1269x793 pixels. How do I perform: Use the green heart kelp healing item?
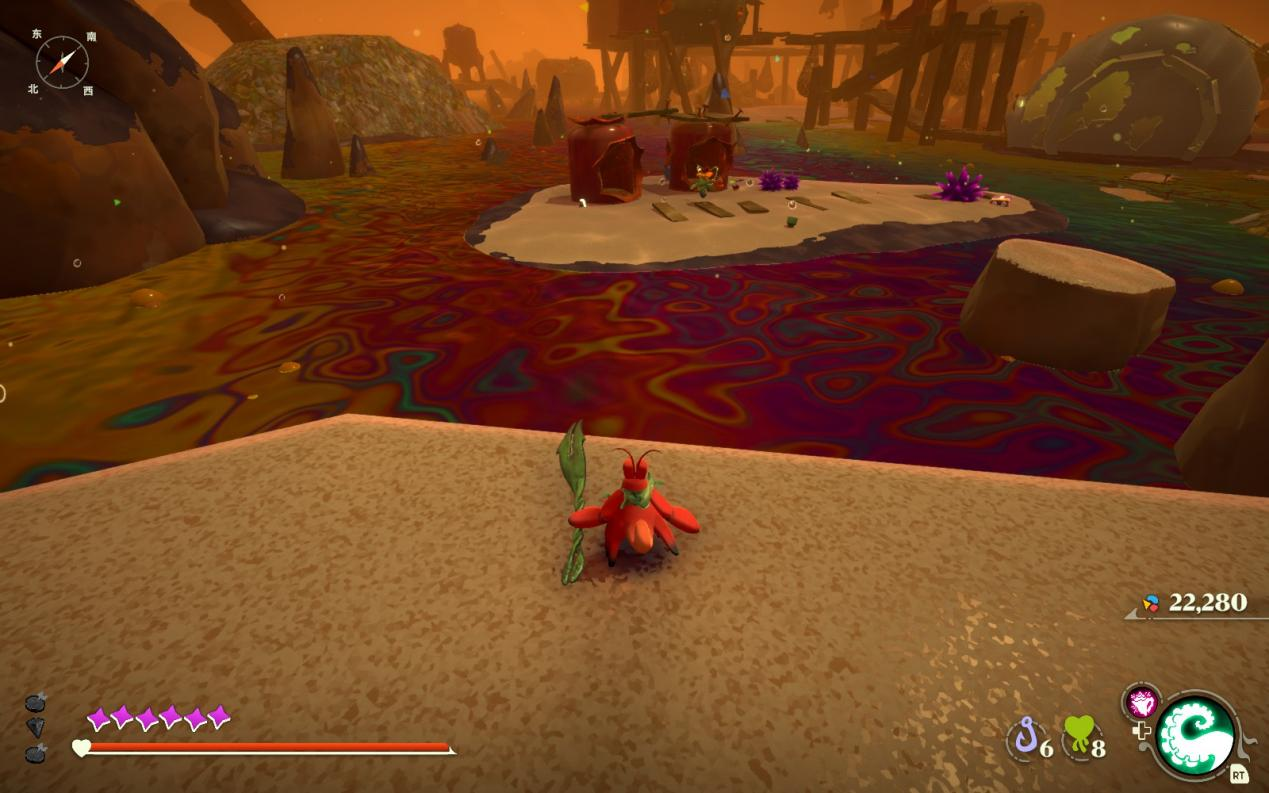point(1076,738)
